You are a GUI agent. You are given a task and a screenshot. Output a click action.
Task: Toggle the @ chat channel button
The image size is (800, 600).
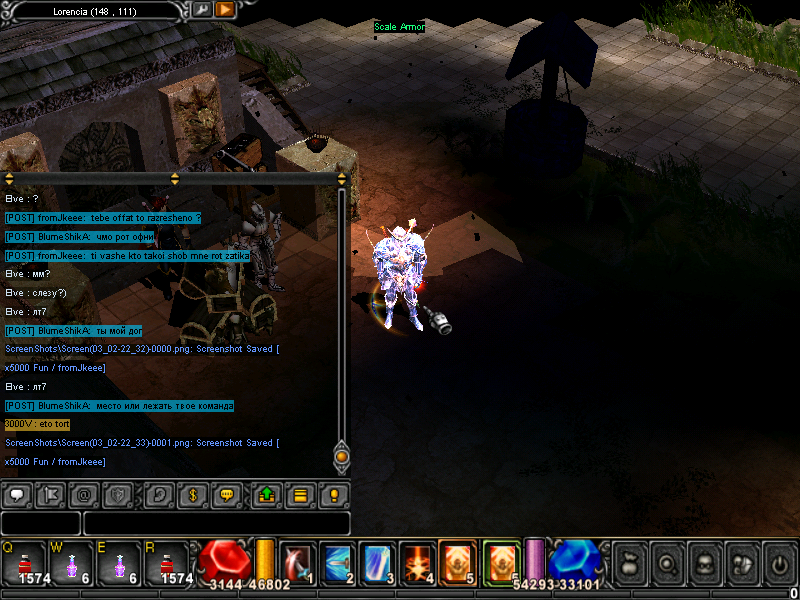84,494
